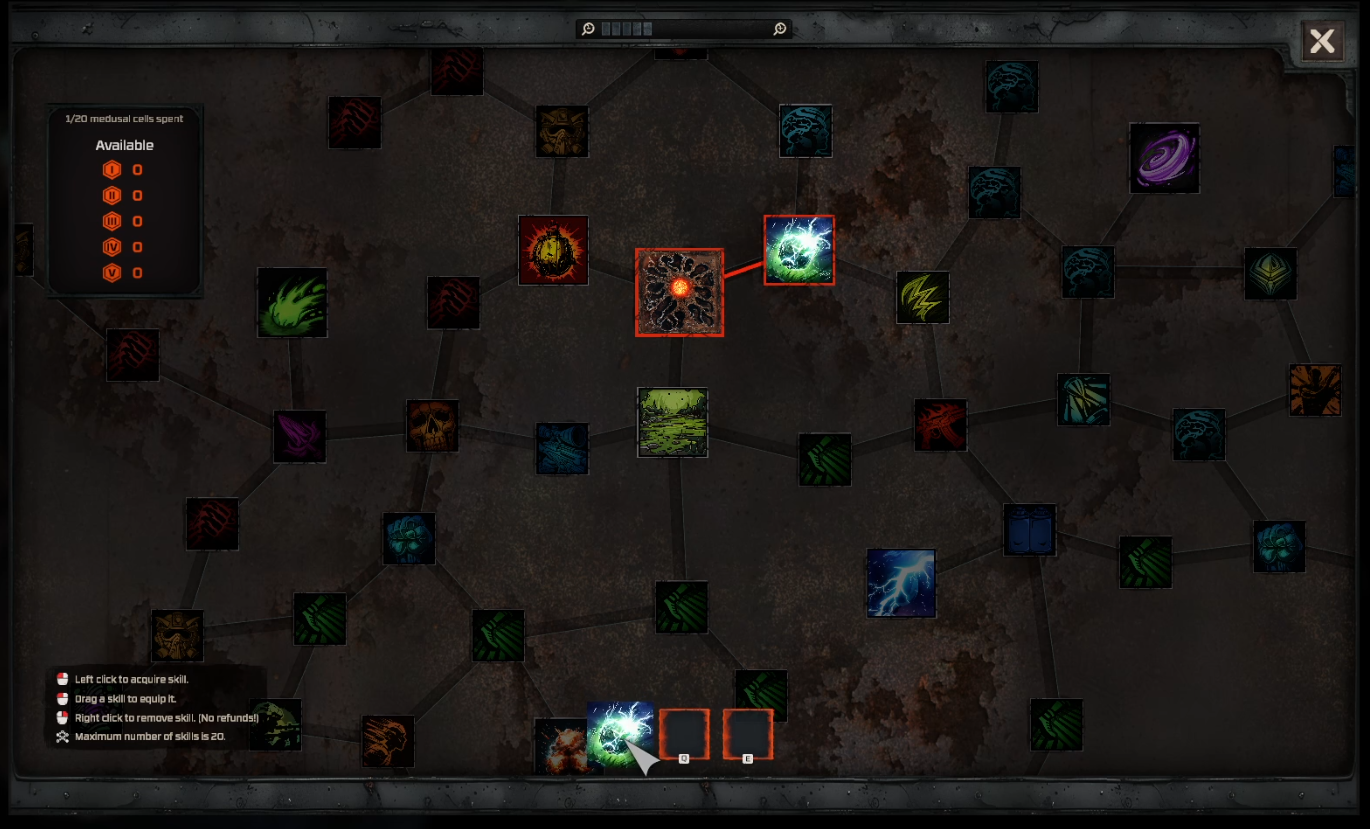Select the central fiery core skill node
Screen dimensions: 1370x829
[x=679, y=292]
